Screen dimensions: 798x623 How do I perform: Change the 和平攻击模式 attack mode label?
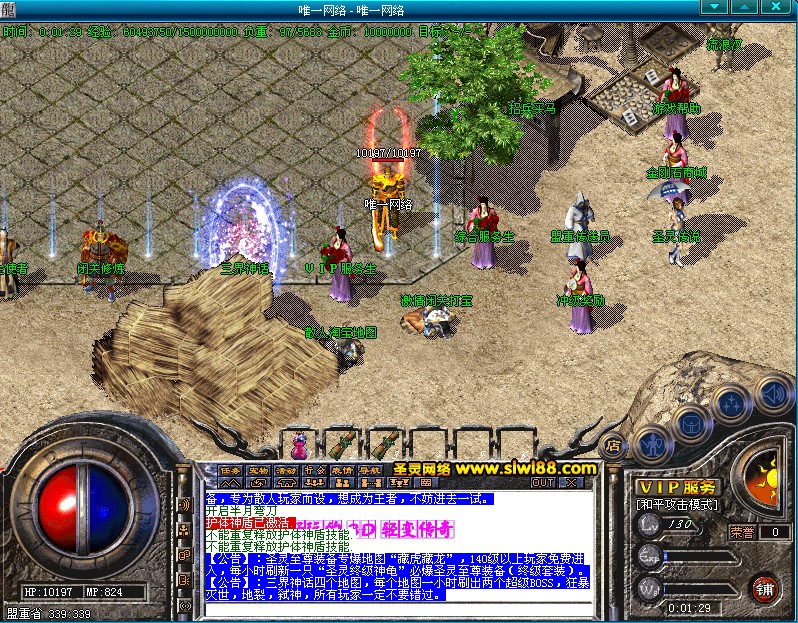tap(677, 504)
